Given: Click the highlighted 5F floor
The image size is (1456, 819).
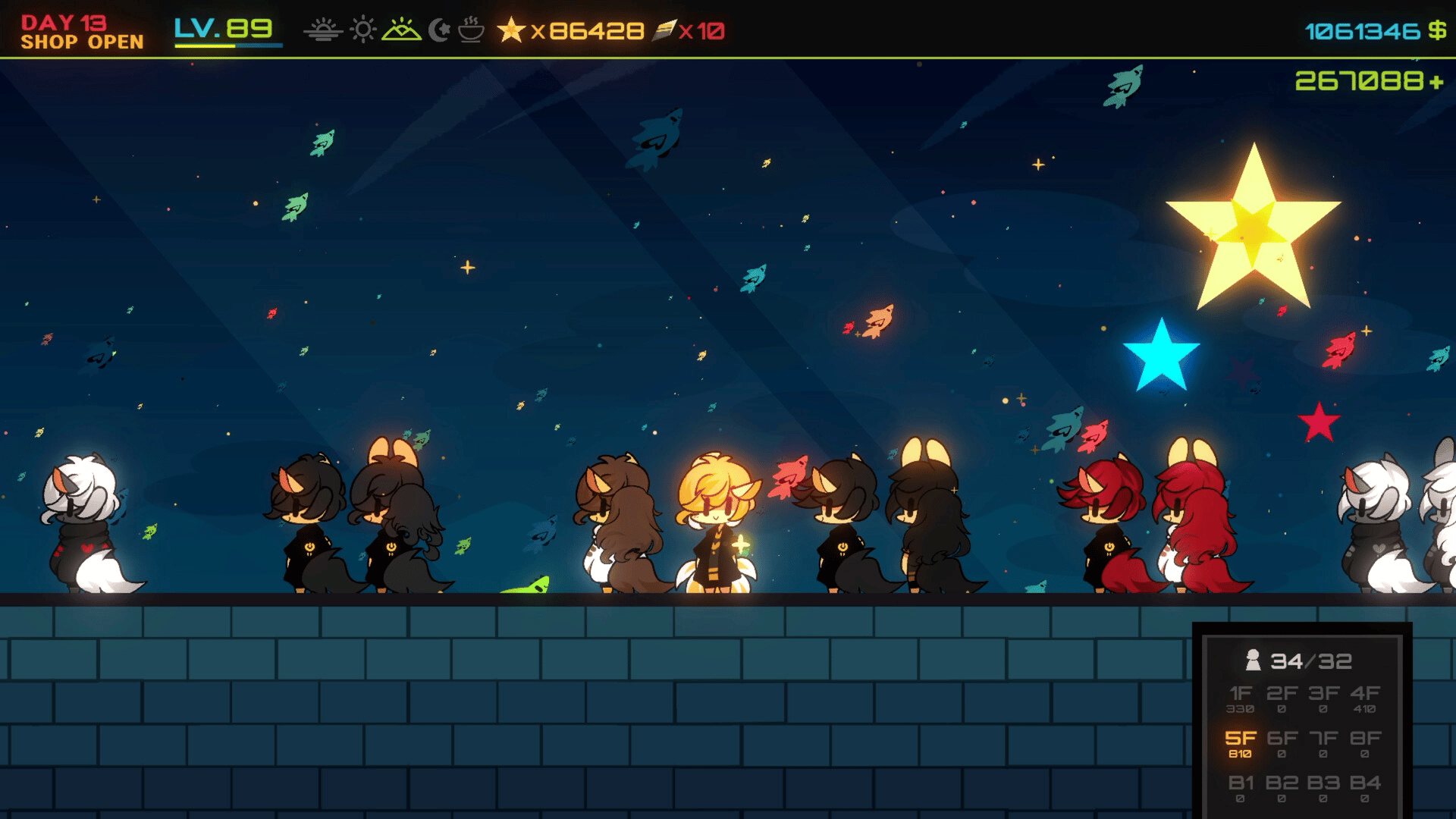Looking at the screenshot, I should tap(1241, 742).
